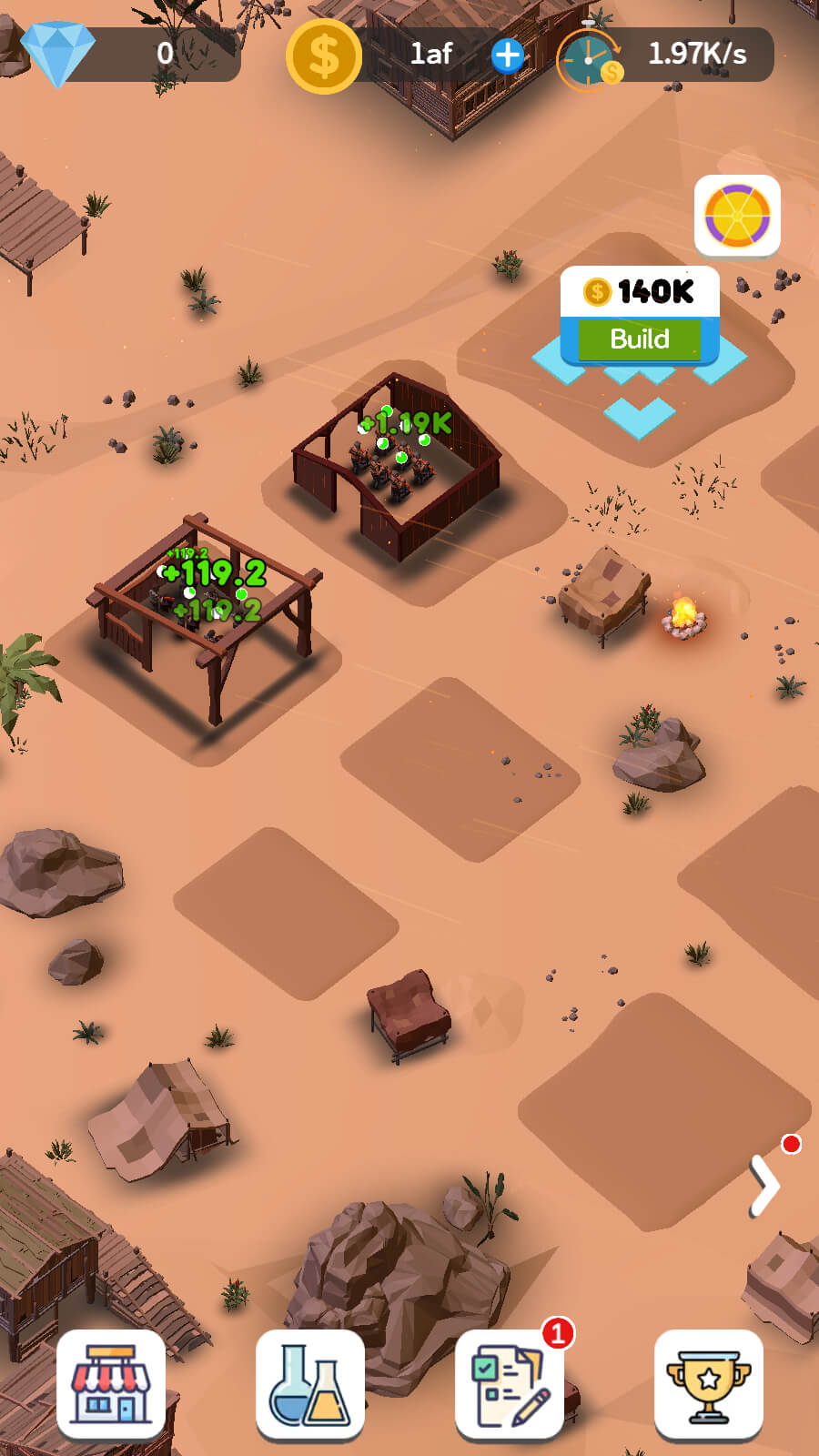Open the lucky spin wheel

point(737,217)
